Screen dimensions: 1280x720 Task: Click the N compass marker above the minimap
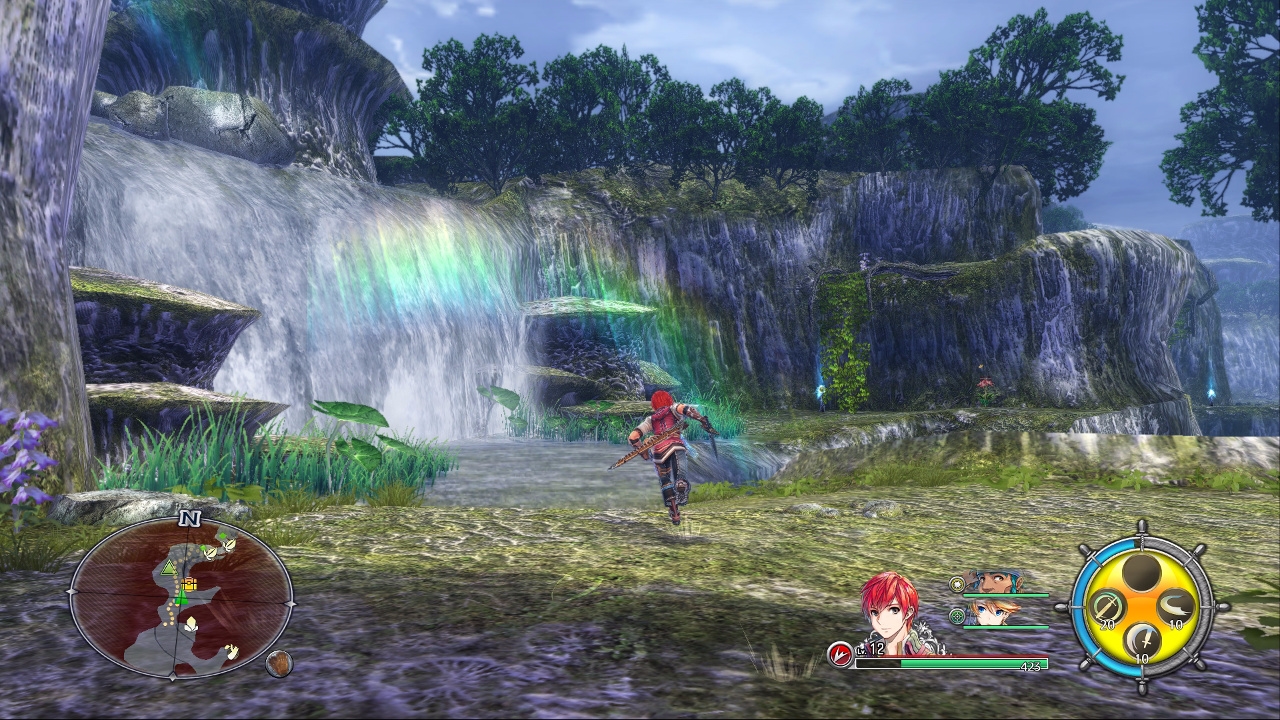coord(189,518)
